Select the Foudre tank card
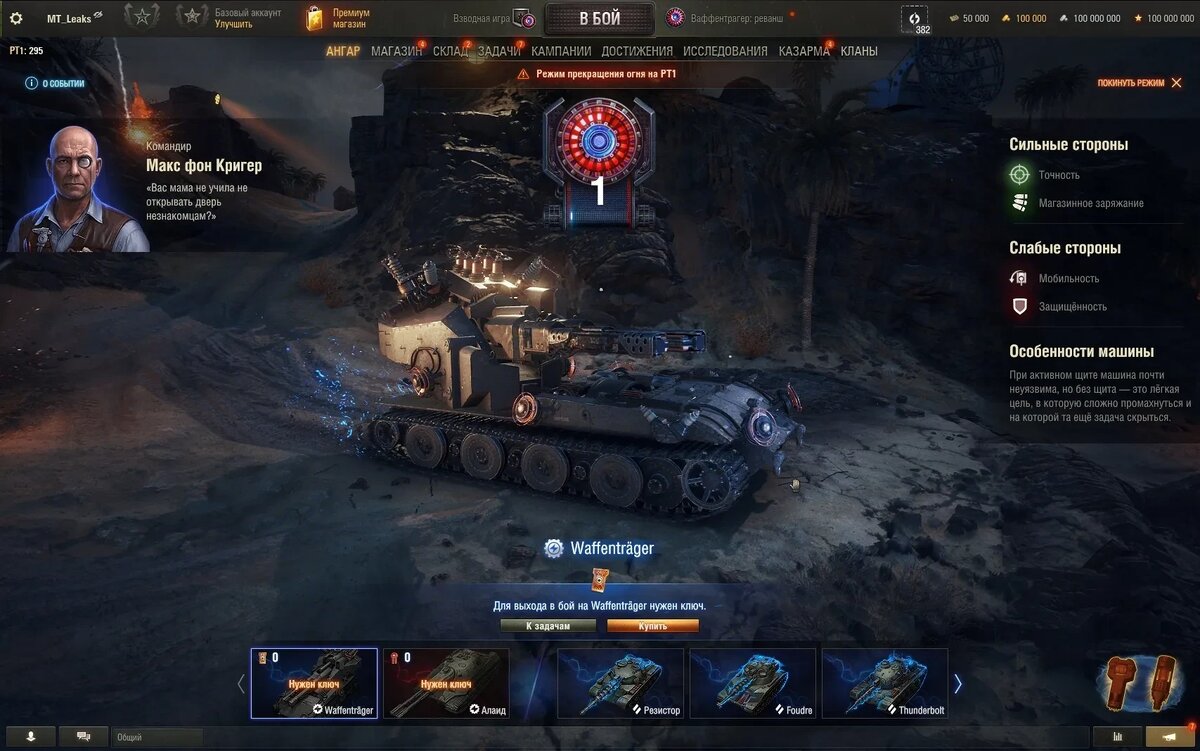 752,683
